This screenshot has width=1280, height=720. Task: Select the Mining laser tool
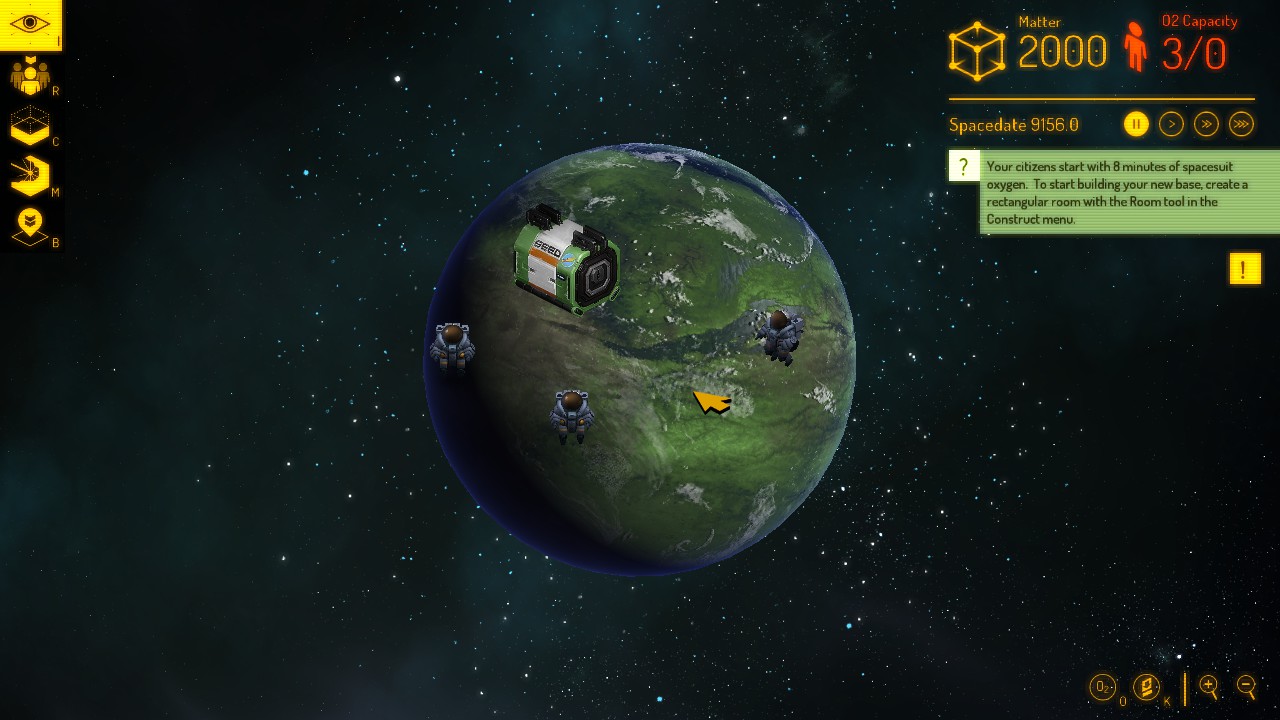30,175
